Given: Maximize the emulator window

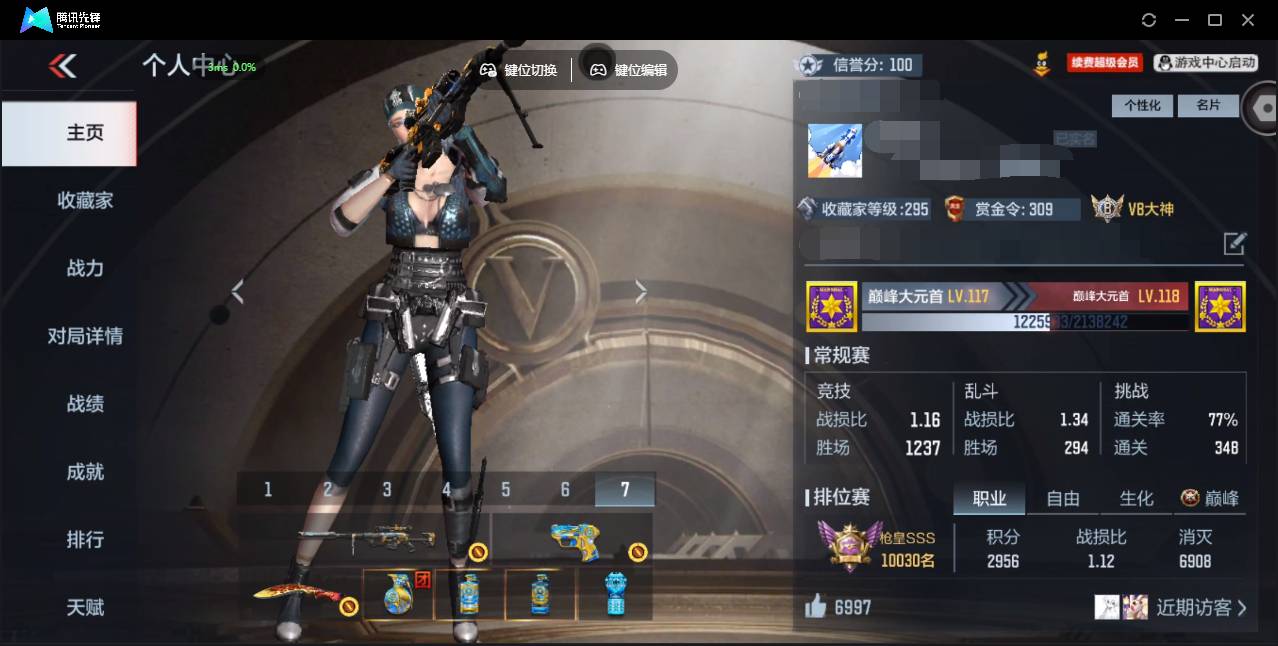Looking at the screenshot, I should click(1215, 20).
